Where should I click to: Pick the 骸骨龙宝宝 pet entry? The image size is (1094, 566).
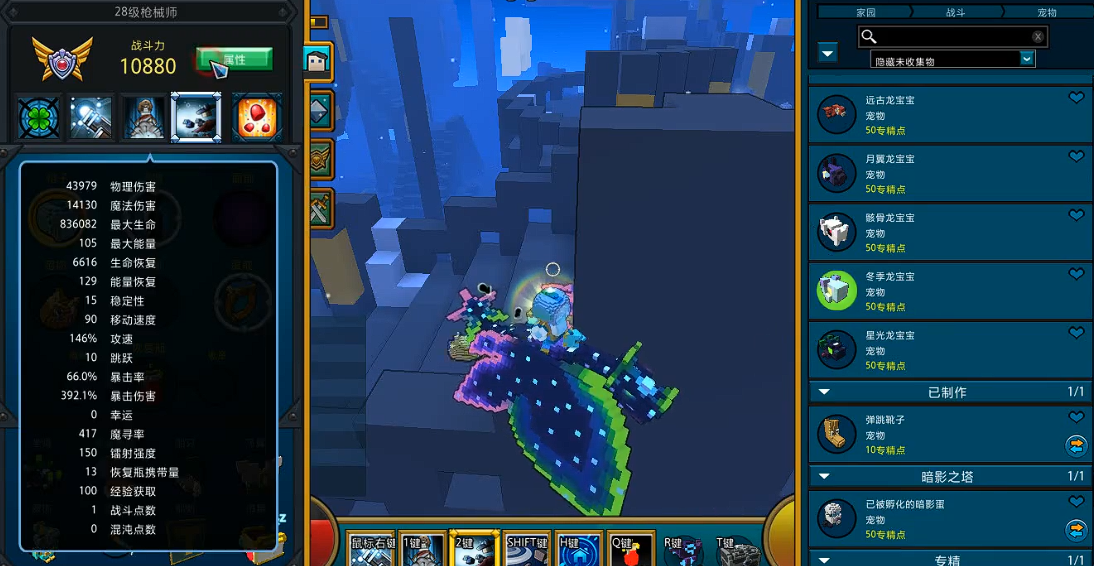coord(950,233)
